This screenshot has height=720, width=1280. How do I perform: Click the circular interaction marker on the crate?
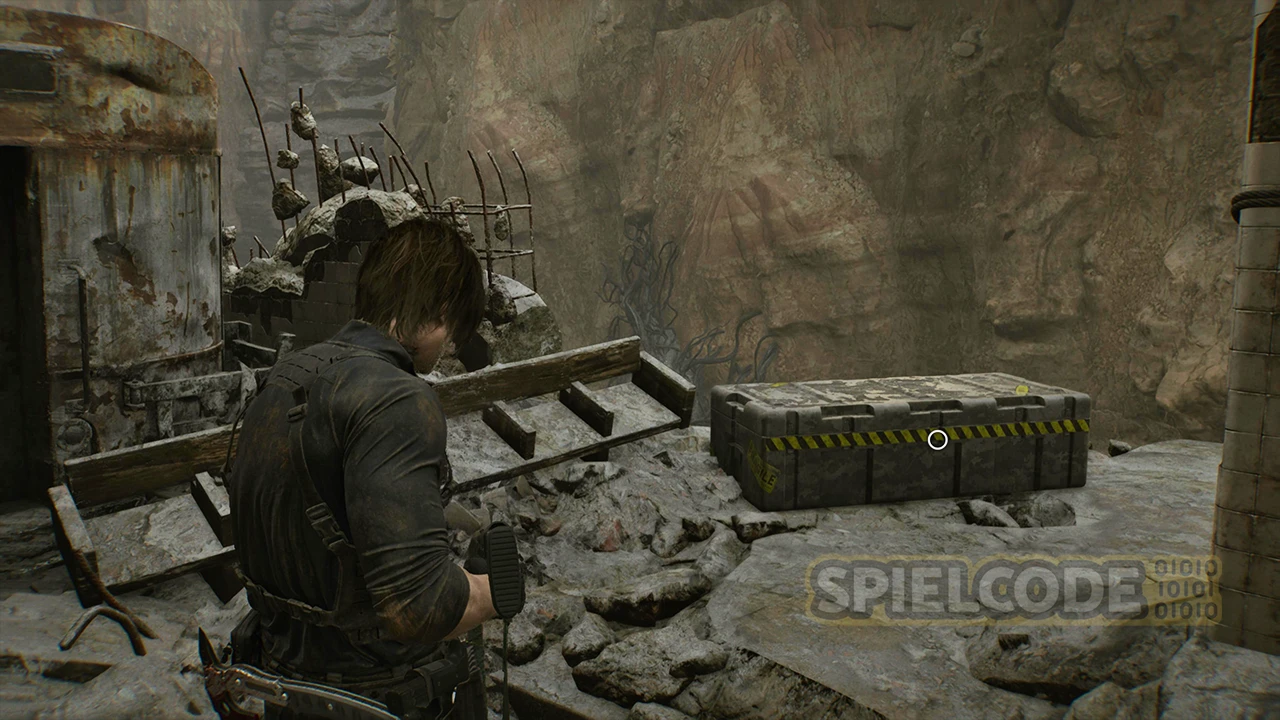pyautogui.click(x=937, y=439)
